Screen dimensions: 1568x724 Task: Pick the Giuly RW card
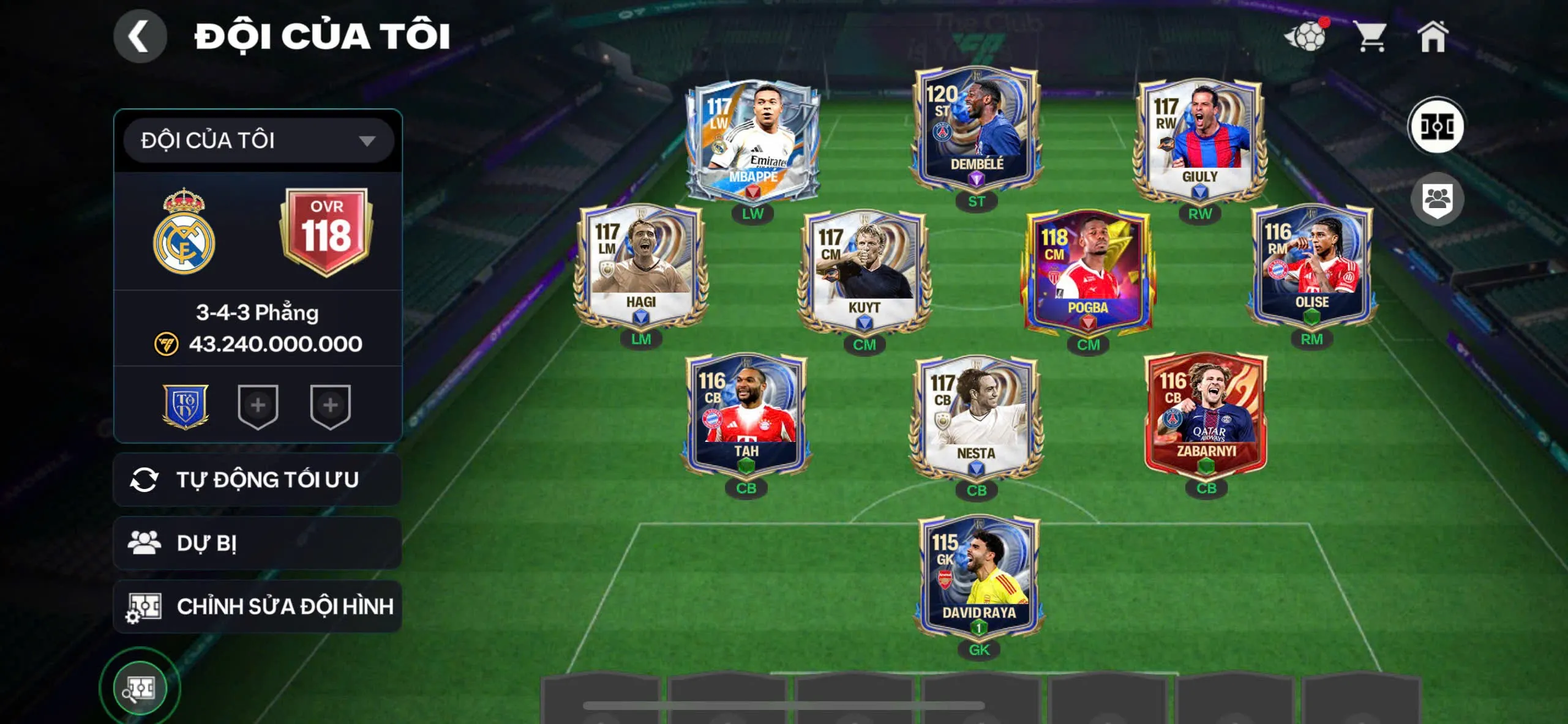pos(1199,141)
